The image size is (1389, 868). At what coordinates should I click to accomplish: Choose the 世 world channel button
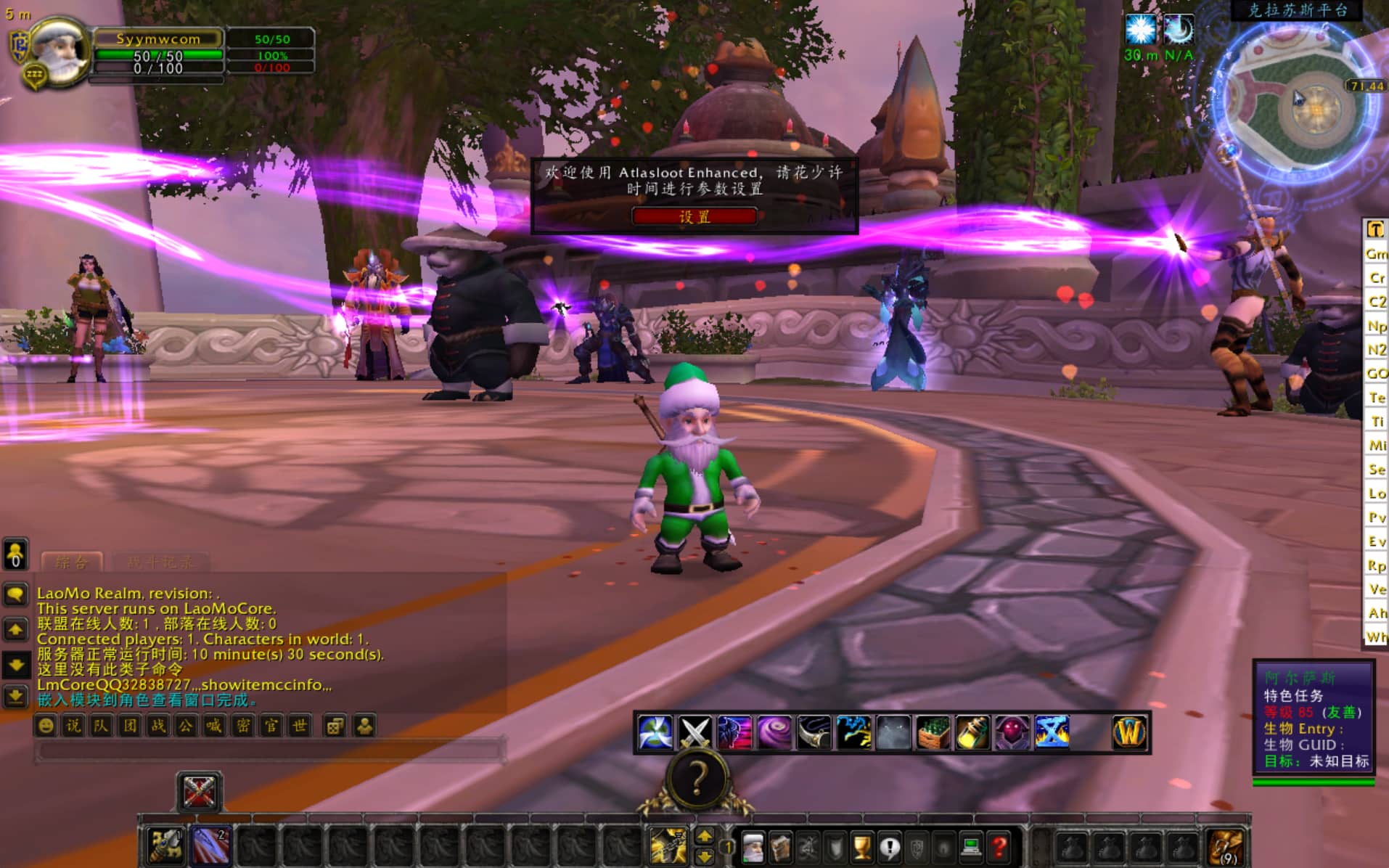point(299,726)
